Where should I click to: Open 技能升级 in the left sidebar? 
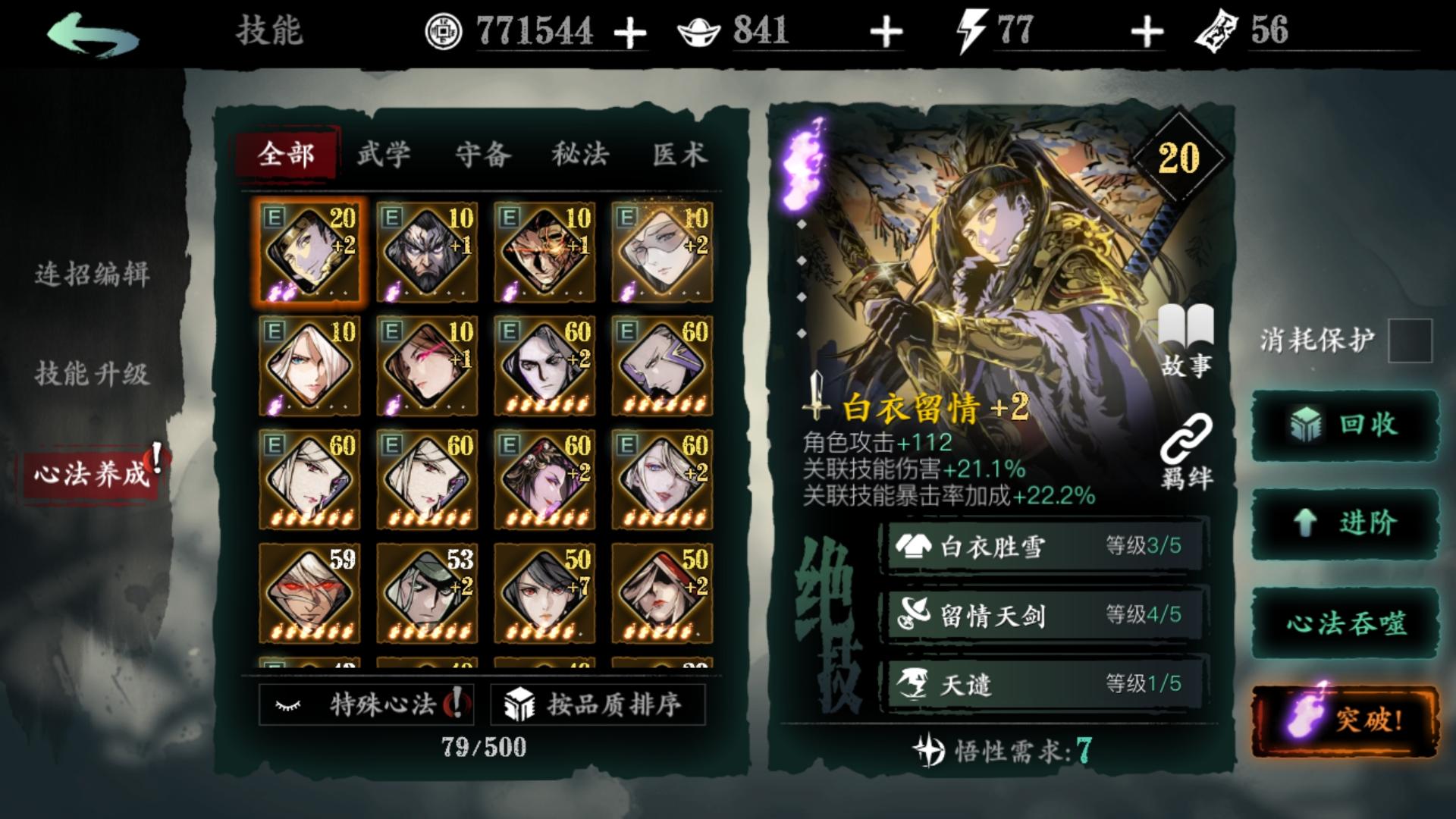click(x=93, y=373)
